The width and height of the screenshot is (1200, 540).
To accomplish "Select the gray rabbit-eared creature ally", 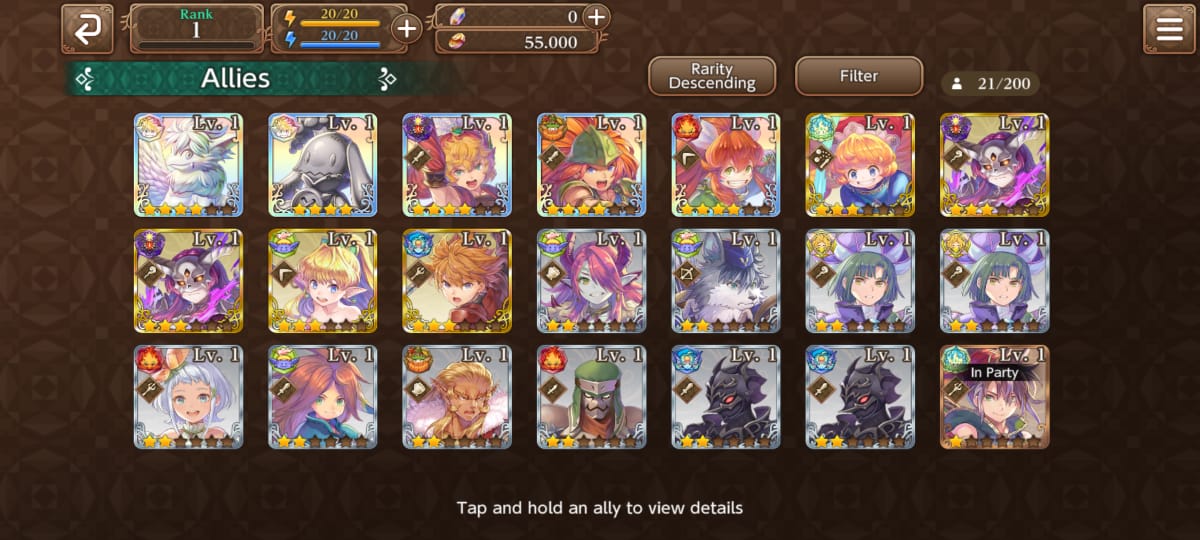I will pos(322,165).
